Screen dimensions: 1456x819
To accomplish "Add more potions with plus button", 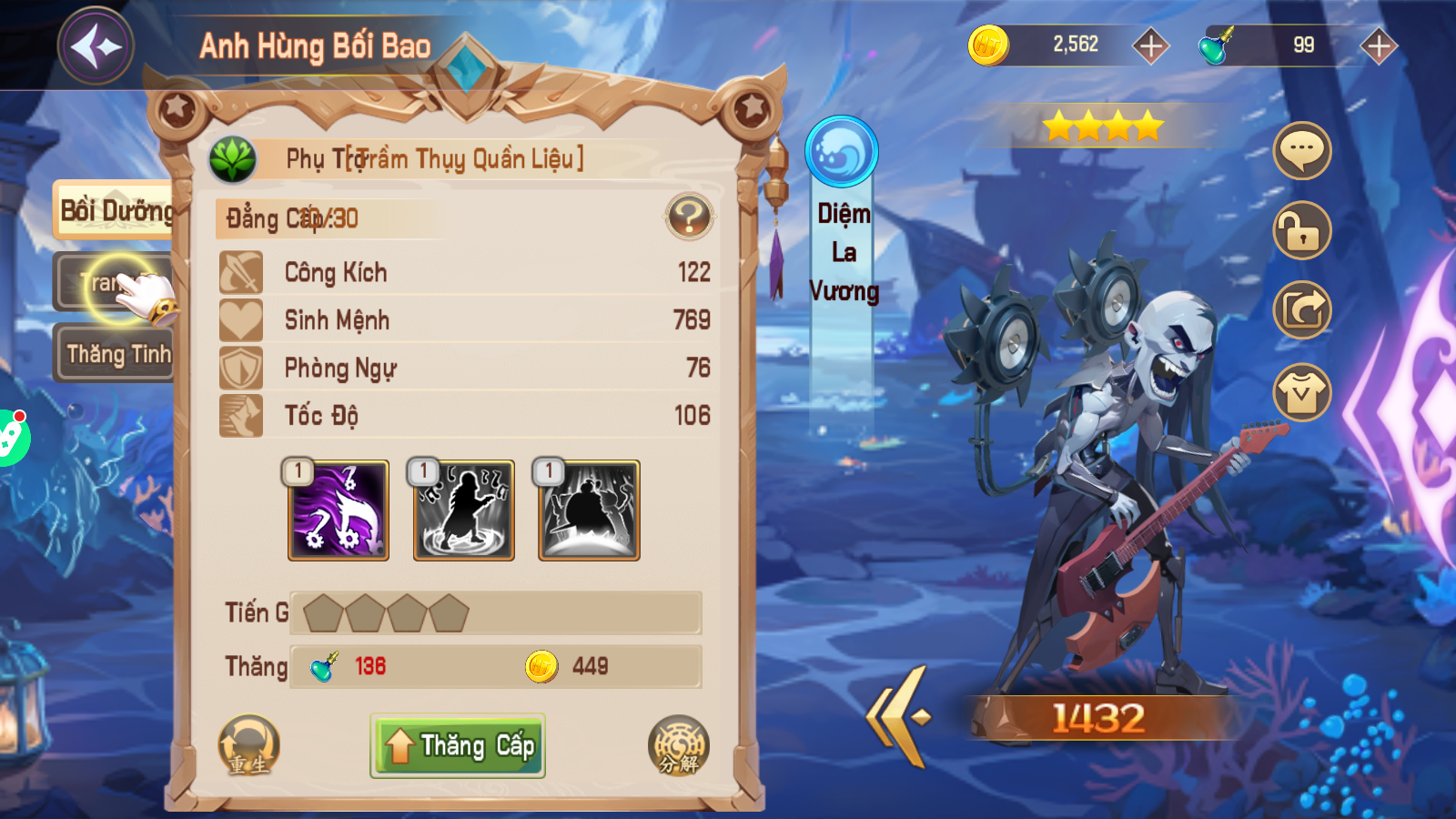I will pyautogui.click(x=1379, y=45).
